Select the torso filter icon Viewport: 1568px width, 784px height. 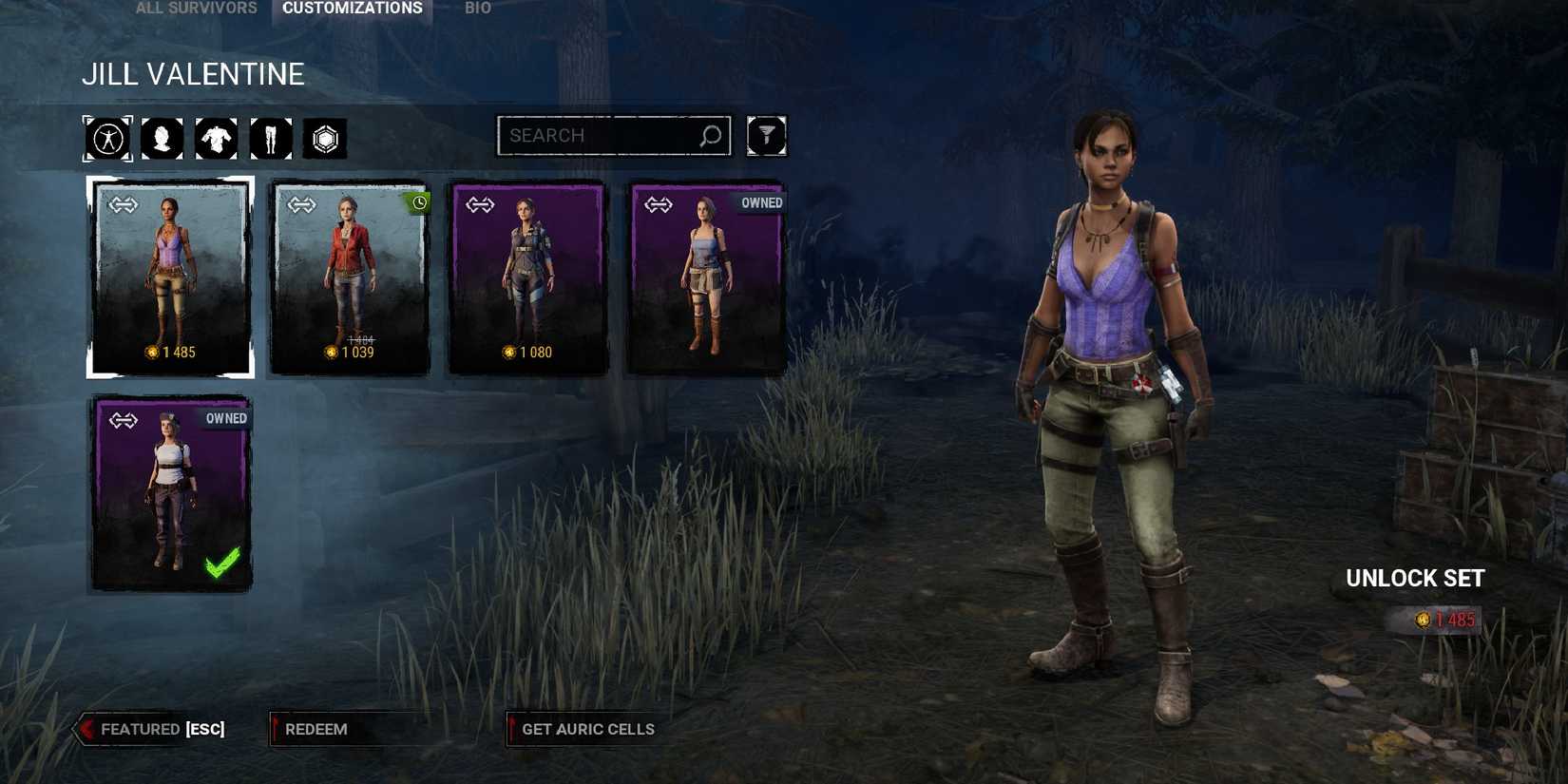(217, 138)
